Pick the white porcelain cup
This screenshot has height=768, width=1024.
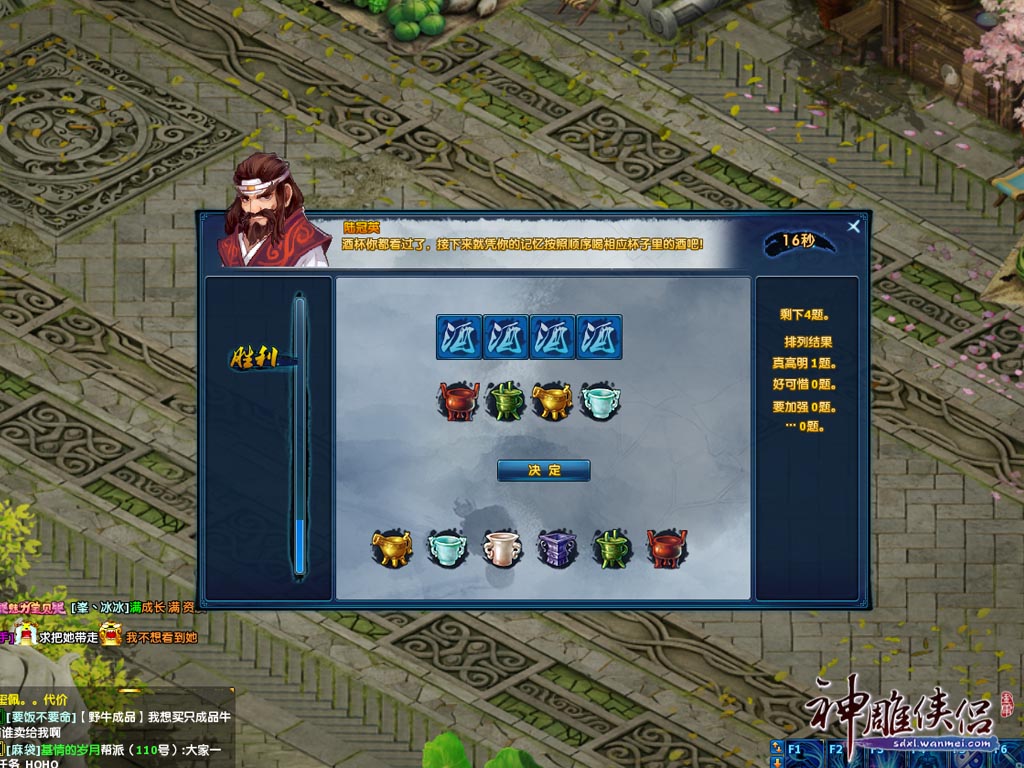tap(500, 549)
